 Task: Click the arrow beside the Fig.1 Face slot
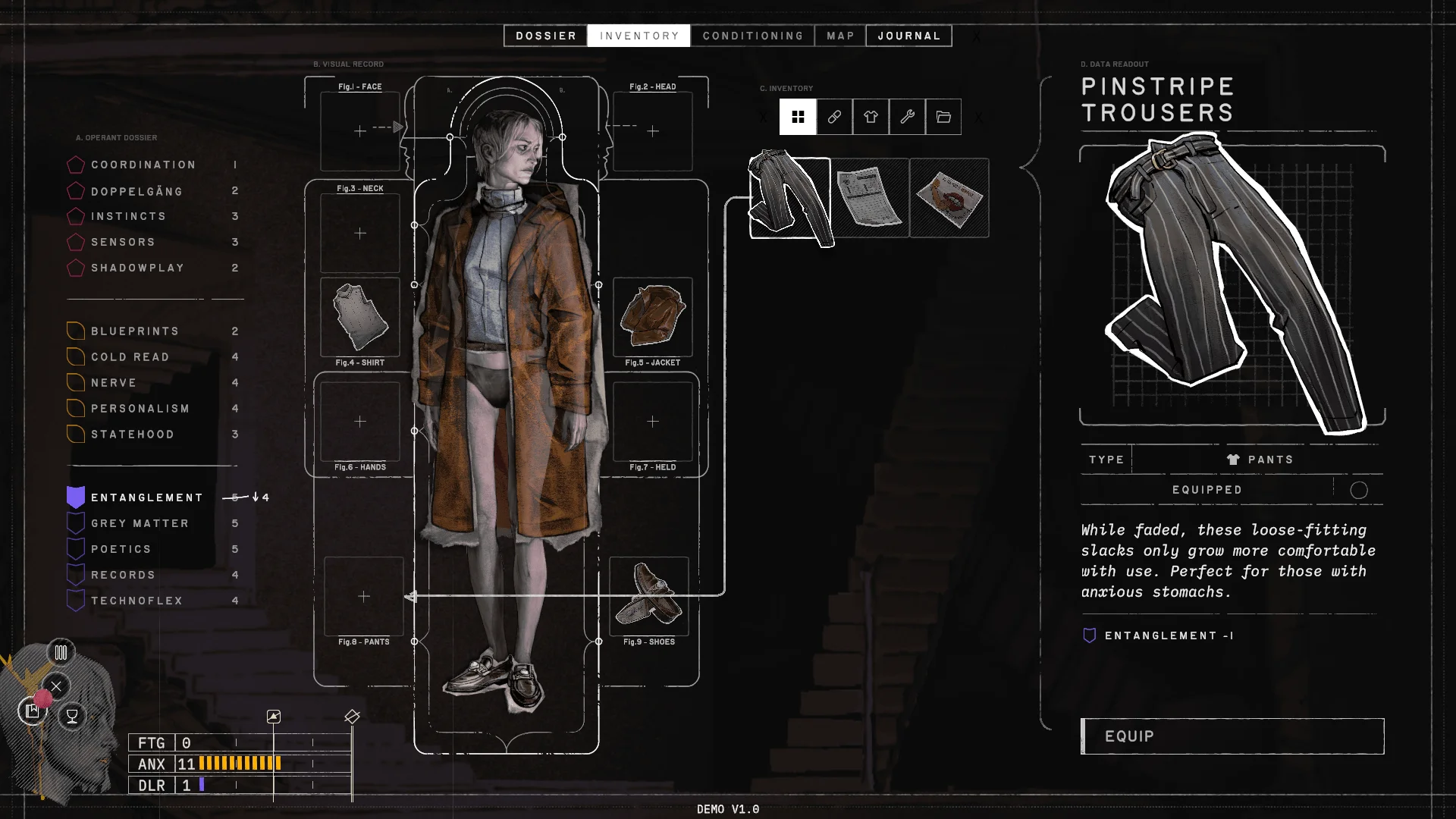(397, 127)
